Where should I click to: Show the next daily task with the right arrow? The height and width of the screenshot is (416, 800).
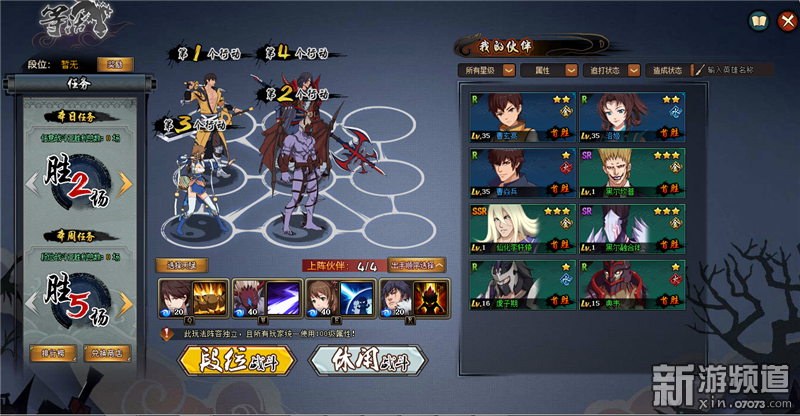[x=127, y=183]
